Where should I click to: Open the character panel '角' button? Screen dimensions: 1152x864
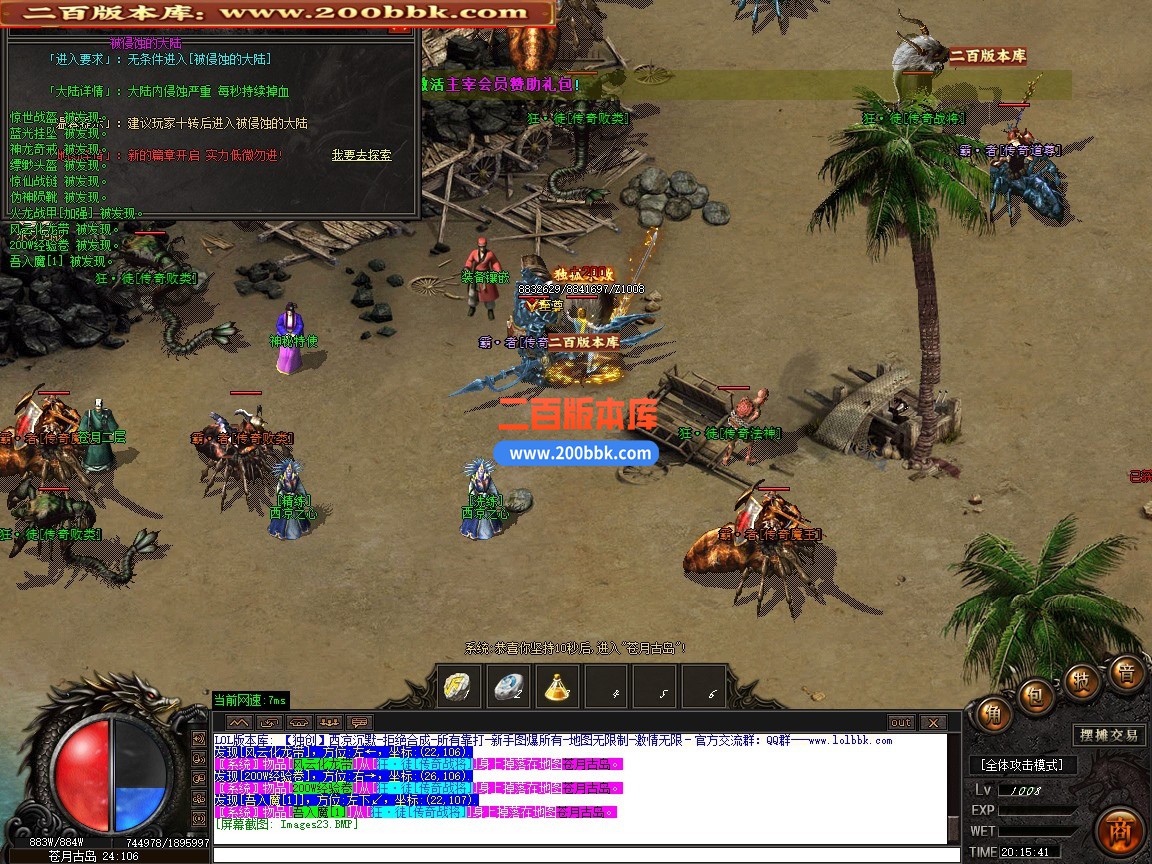coord(993,713)
